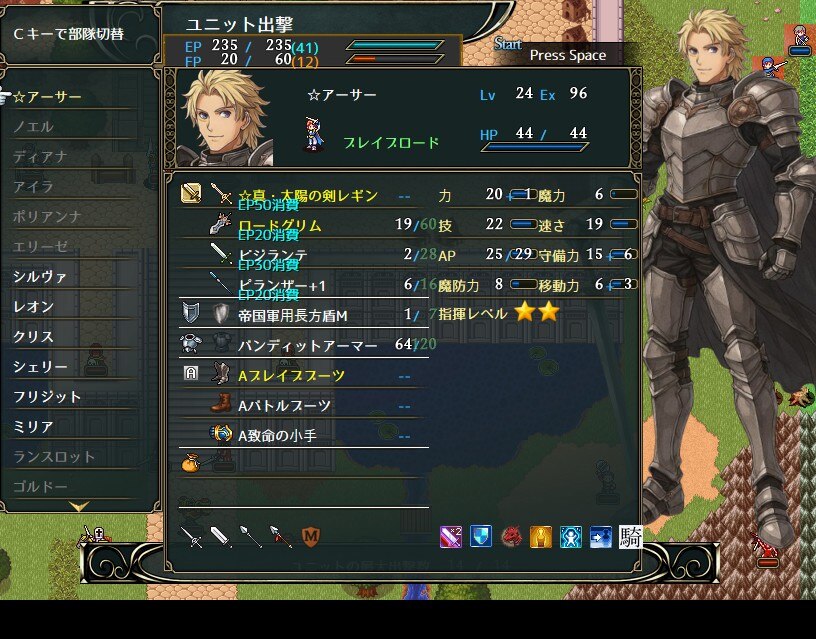Click the red dragon skill icon
Viewport: 816px width, 639px height.
click(512, 537)
